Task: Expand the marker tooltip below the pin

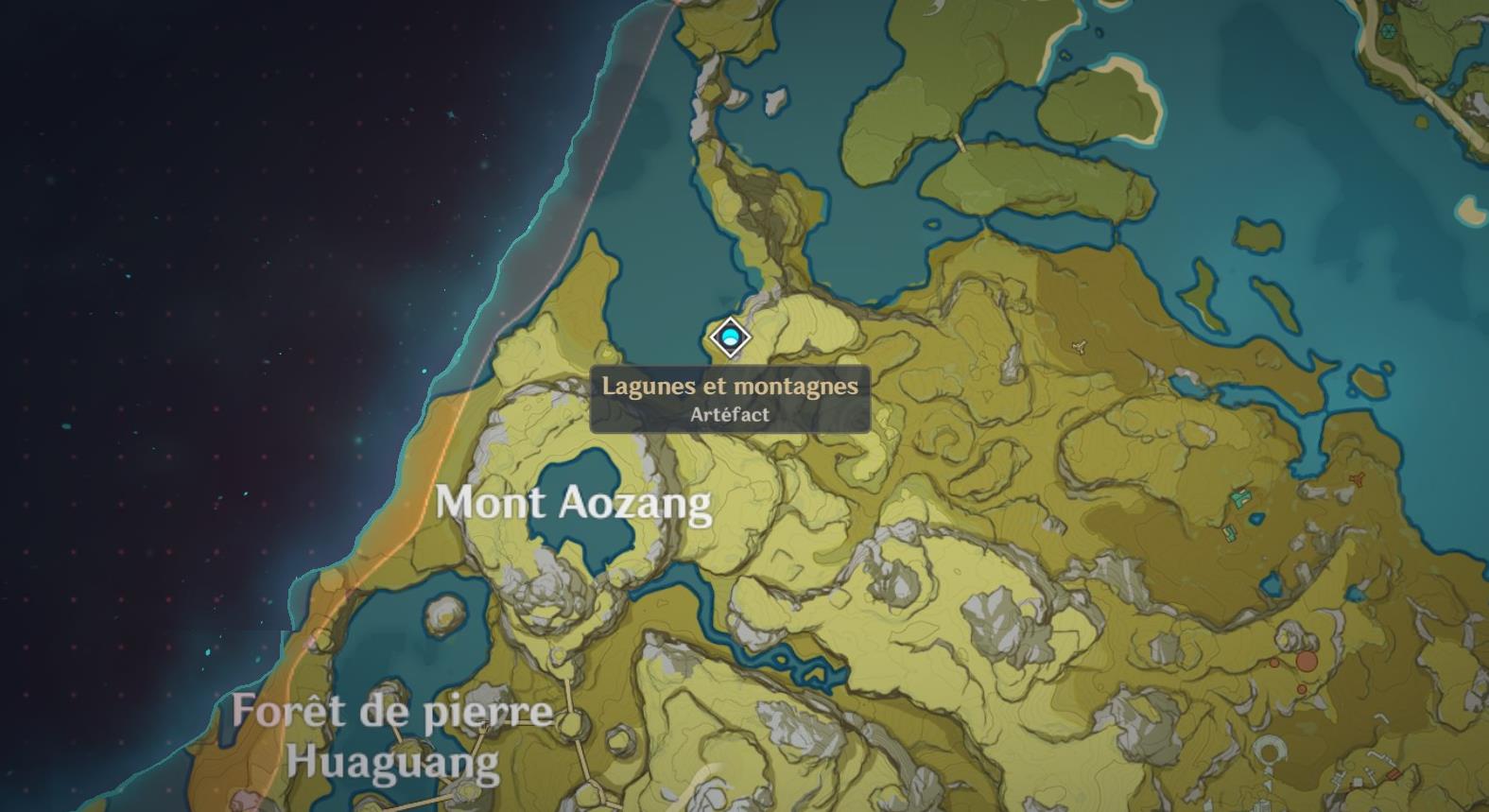Action: coord(730,398)
